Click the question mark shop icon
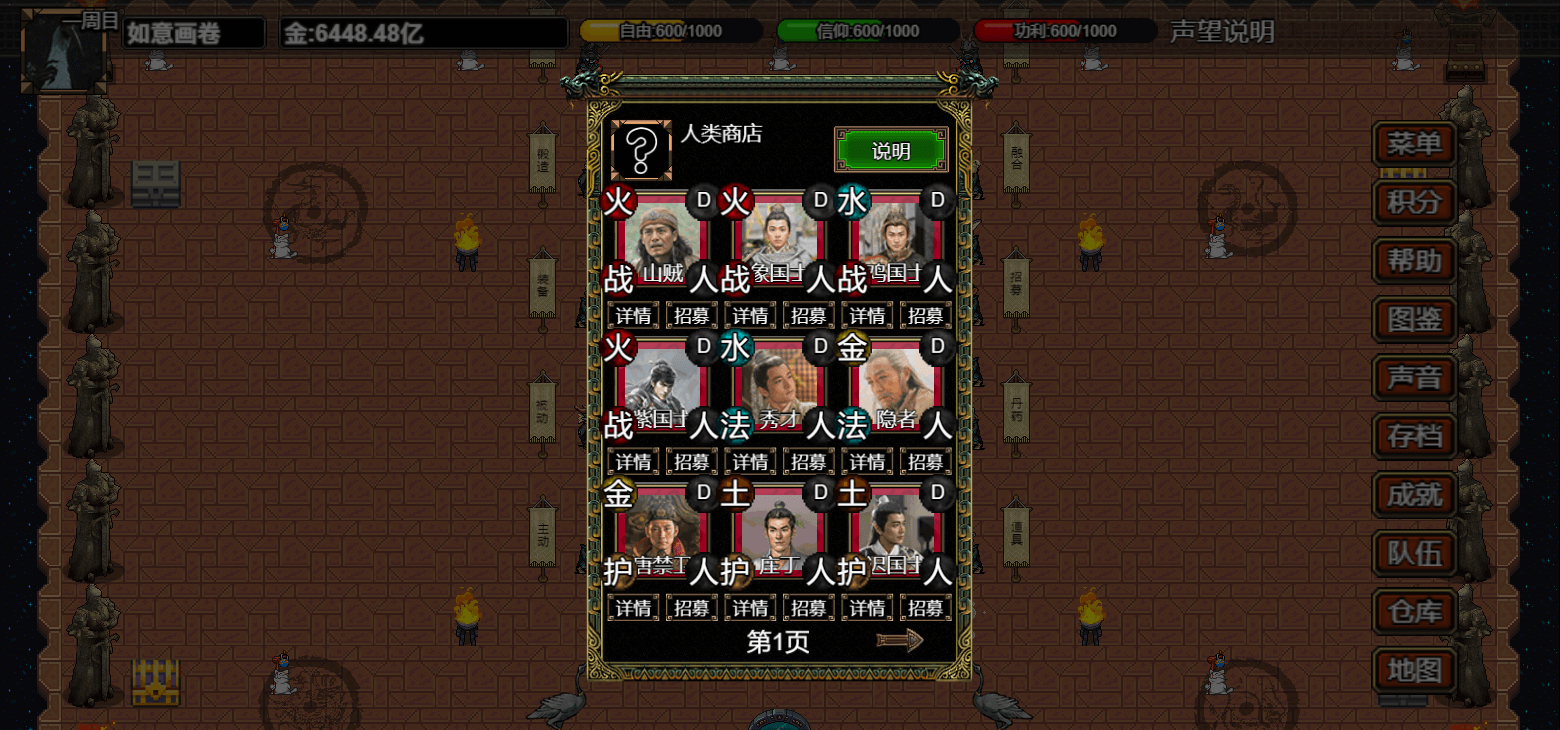 tap(641, 150)
